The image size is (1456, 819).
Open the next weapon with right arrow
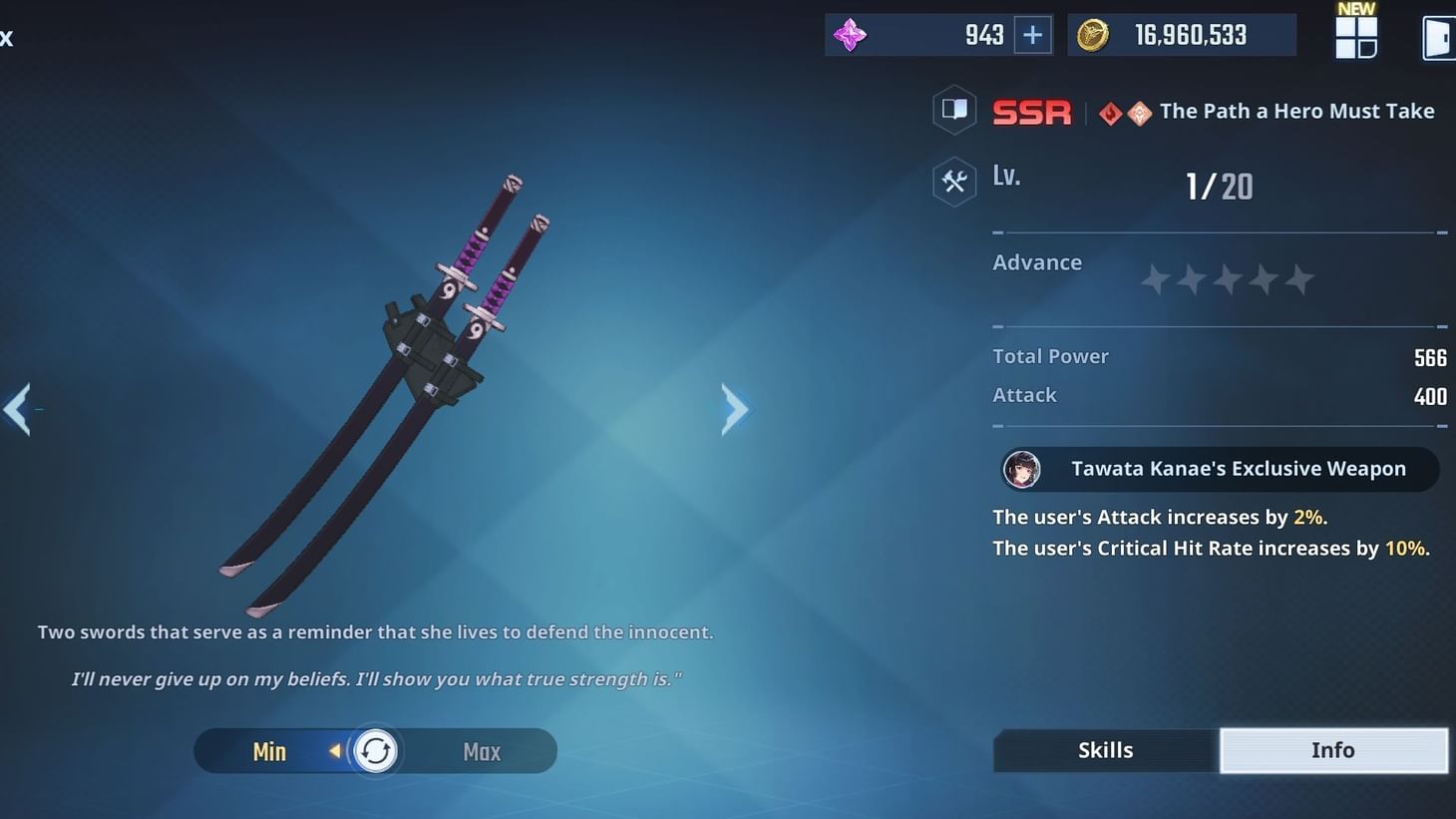click(x=735, y=409)
